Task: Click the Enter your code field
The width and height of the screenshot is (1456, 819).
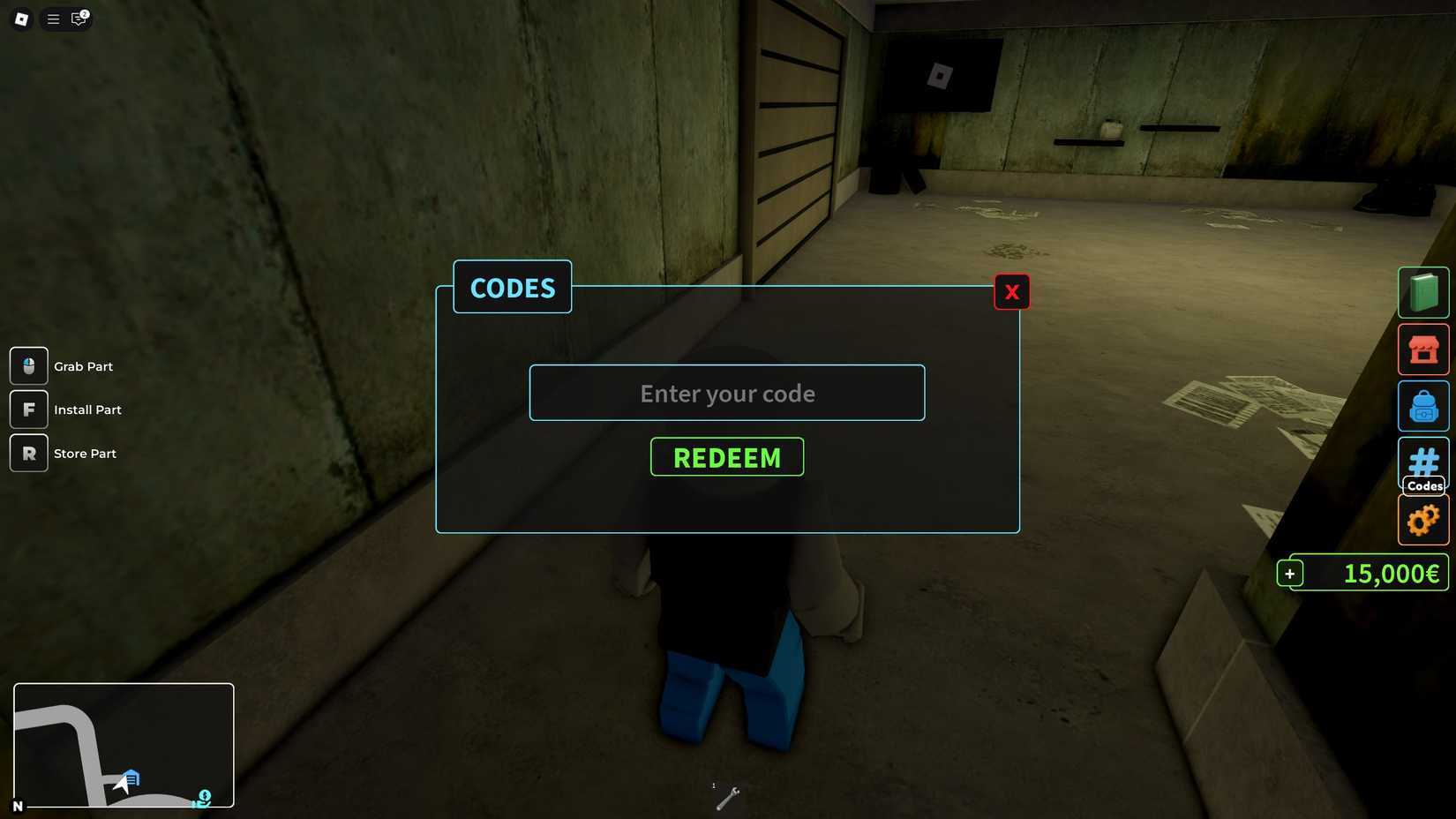Action: point(726,393)
